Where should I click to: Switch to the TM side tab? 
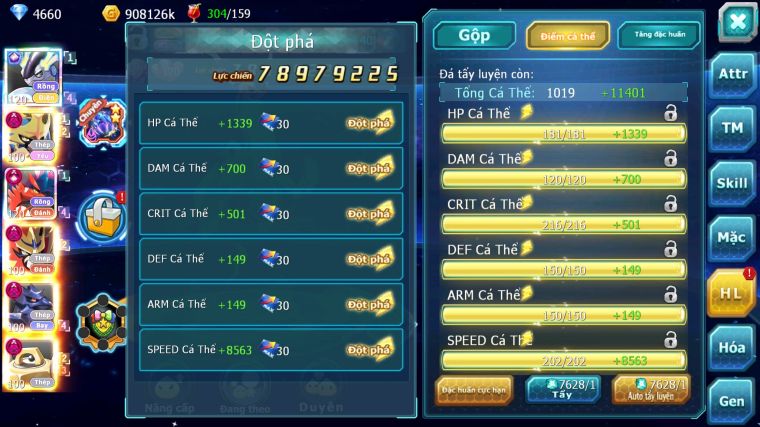click(733, 128)
